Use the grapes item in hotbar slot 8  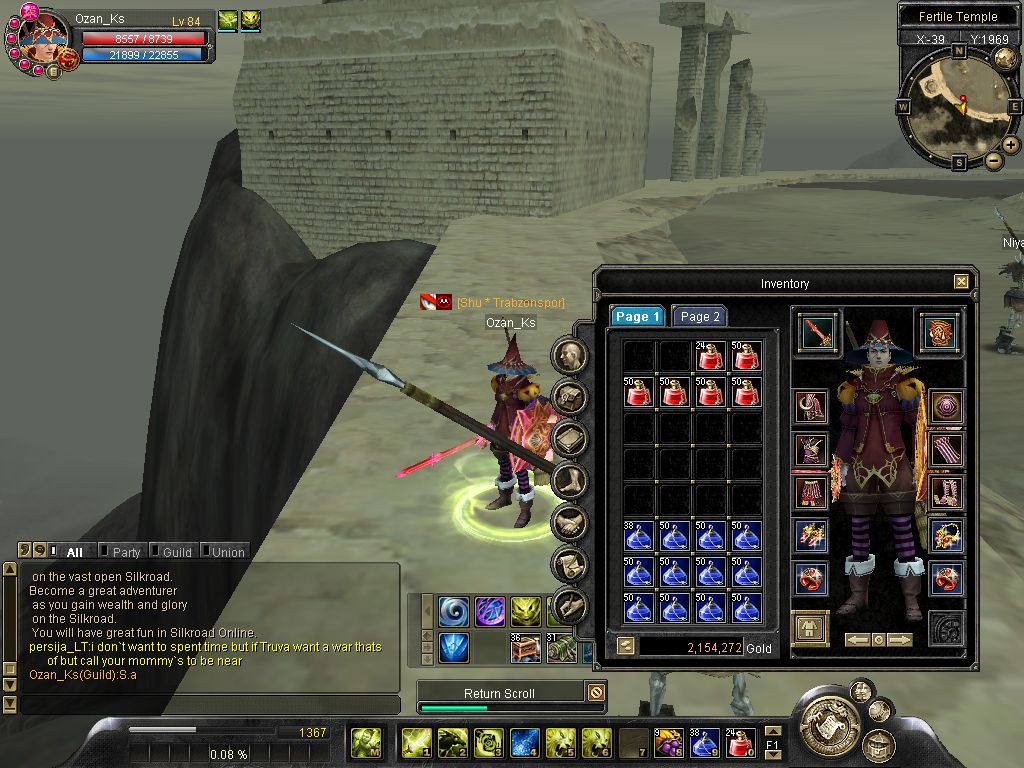point(668,743)
